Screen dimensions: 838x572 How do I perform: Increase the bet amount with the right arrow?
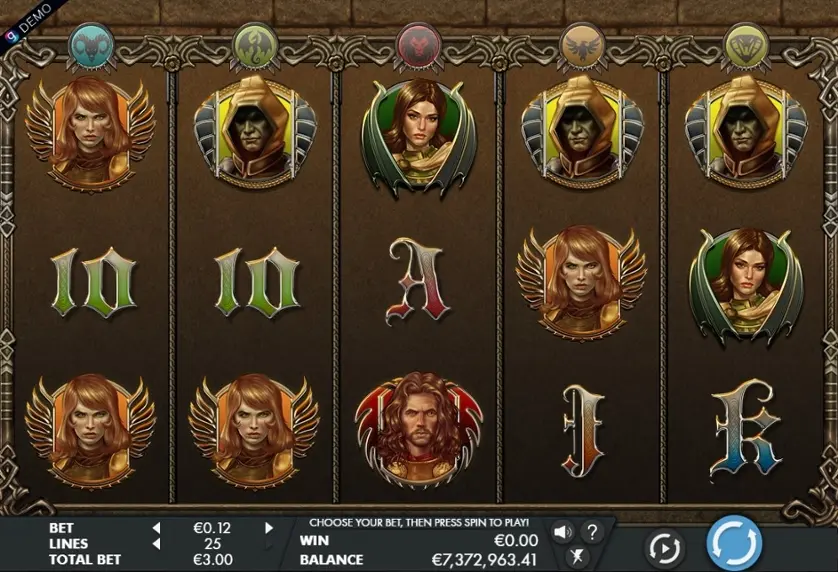[x=269, y=527]
